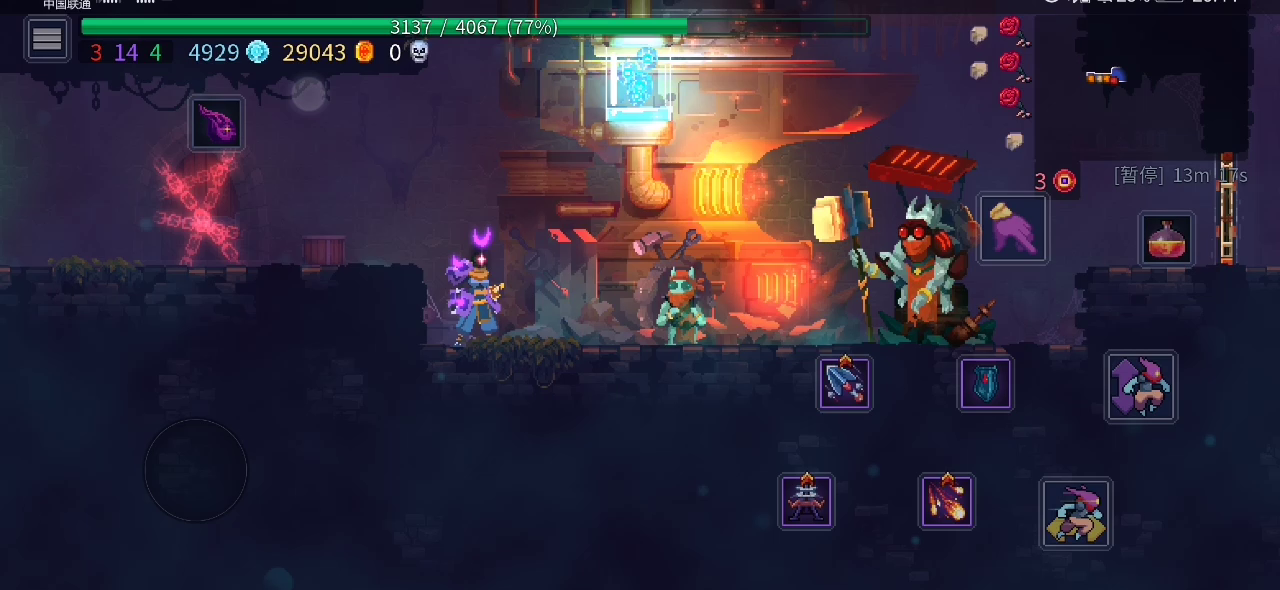The image size is (1280, 590).
Task: Use the blue shield weapon slot
Action: pos(986,383)
